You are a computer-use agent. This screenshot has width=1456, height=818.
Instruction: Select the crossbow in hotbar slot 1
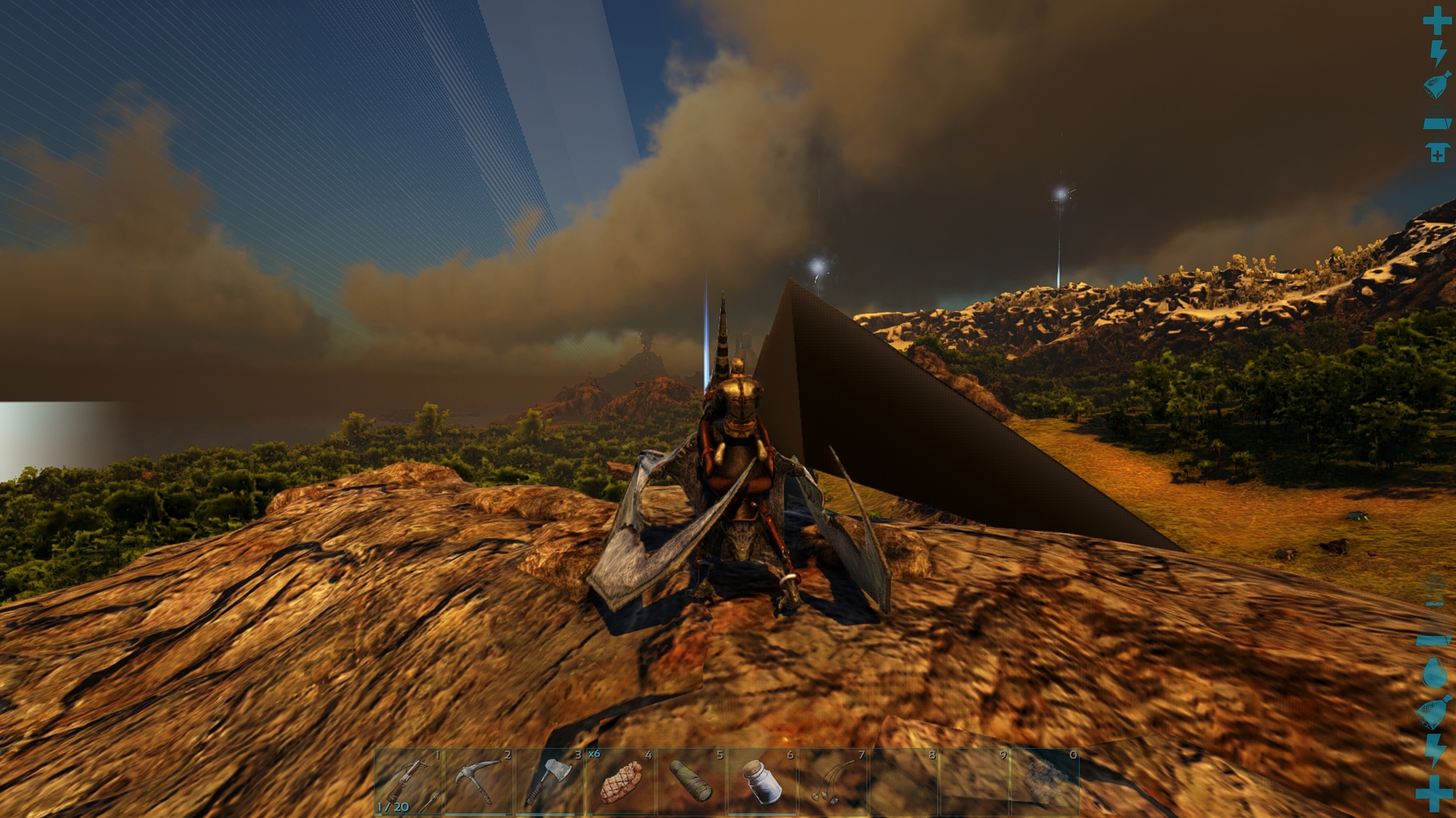point(409,783)
